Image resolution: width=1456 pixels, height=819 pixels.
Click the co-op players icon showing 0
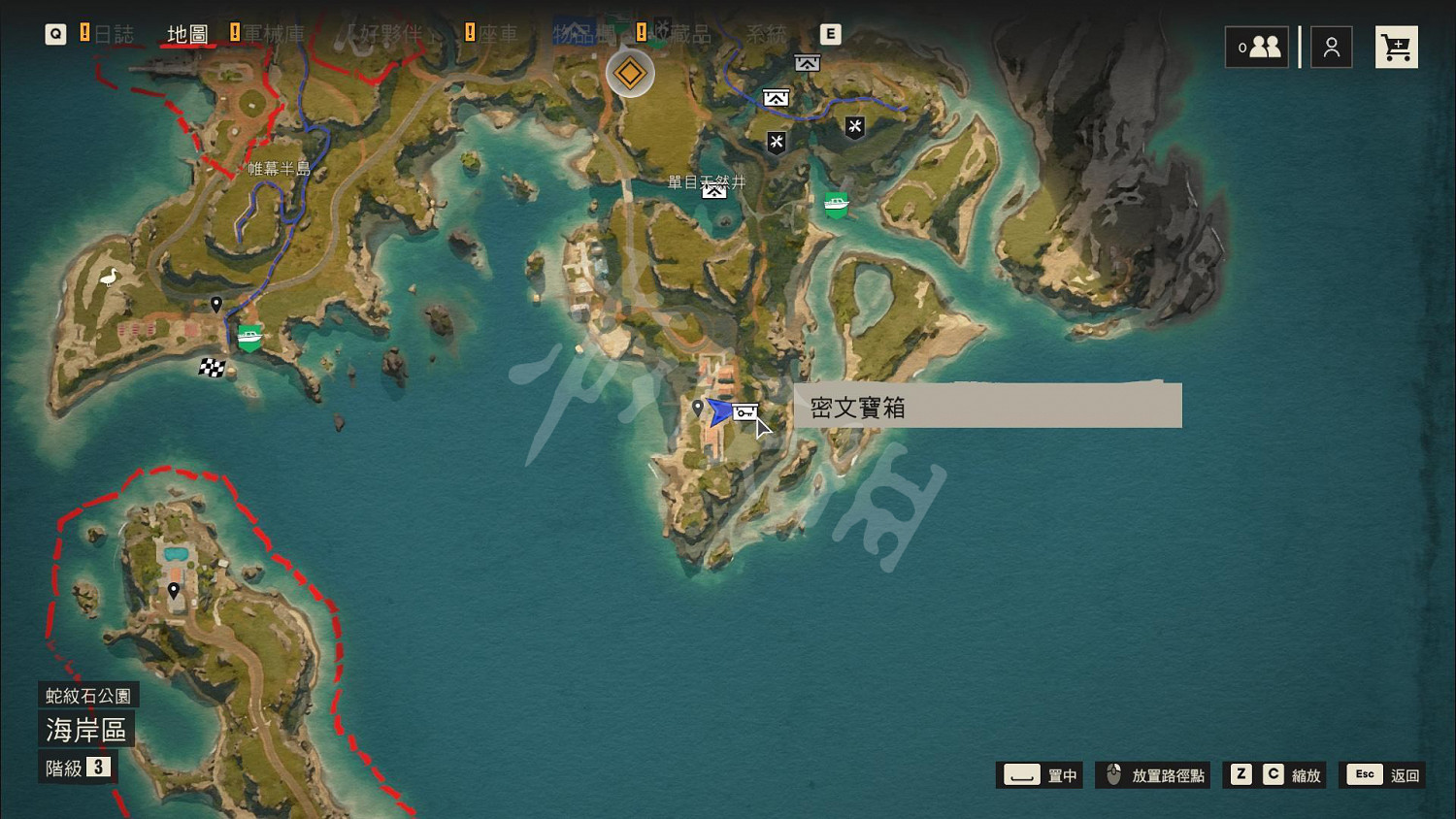tap(1257, 46)
